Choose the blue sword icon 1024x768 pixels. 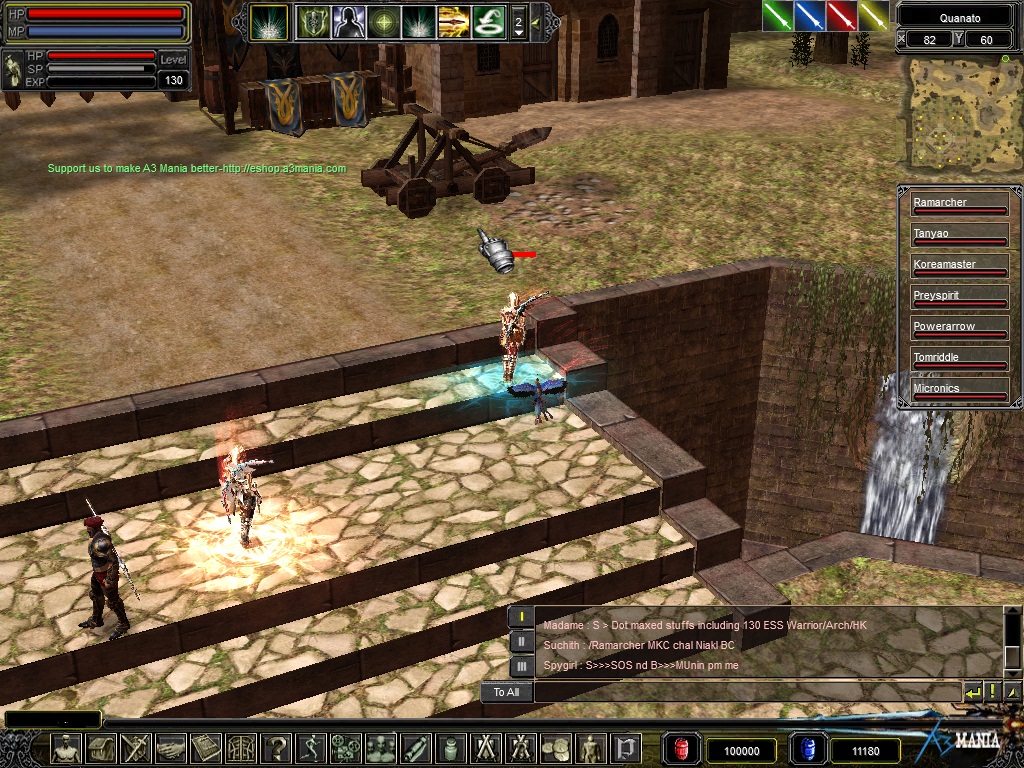[x=809, y=16]
